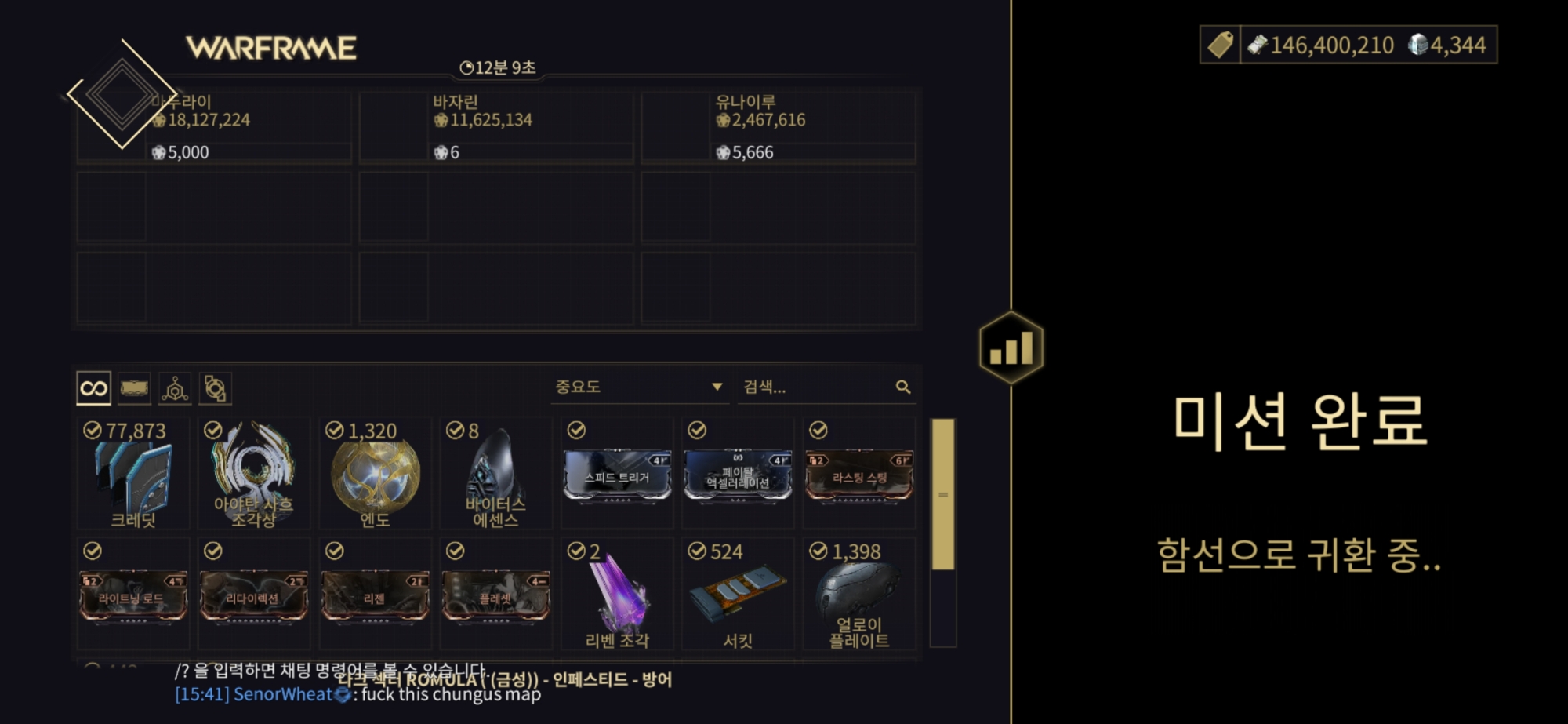Pick the 리다이렉션 mod card
The image size is (1568, 724).
click(x=254, y=595)
